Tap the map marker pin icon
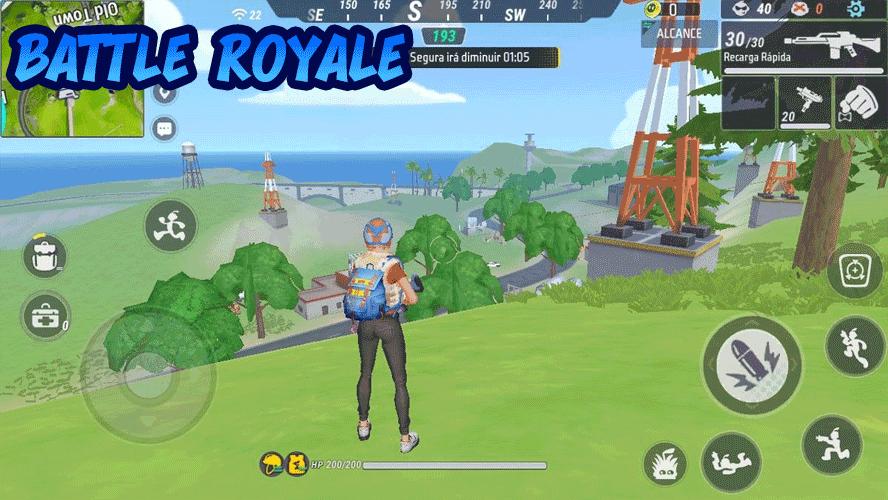This screenshot has height=500, width=888. (165, 93)
